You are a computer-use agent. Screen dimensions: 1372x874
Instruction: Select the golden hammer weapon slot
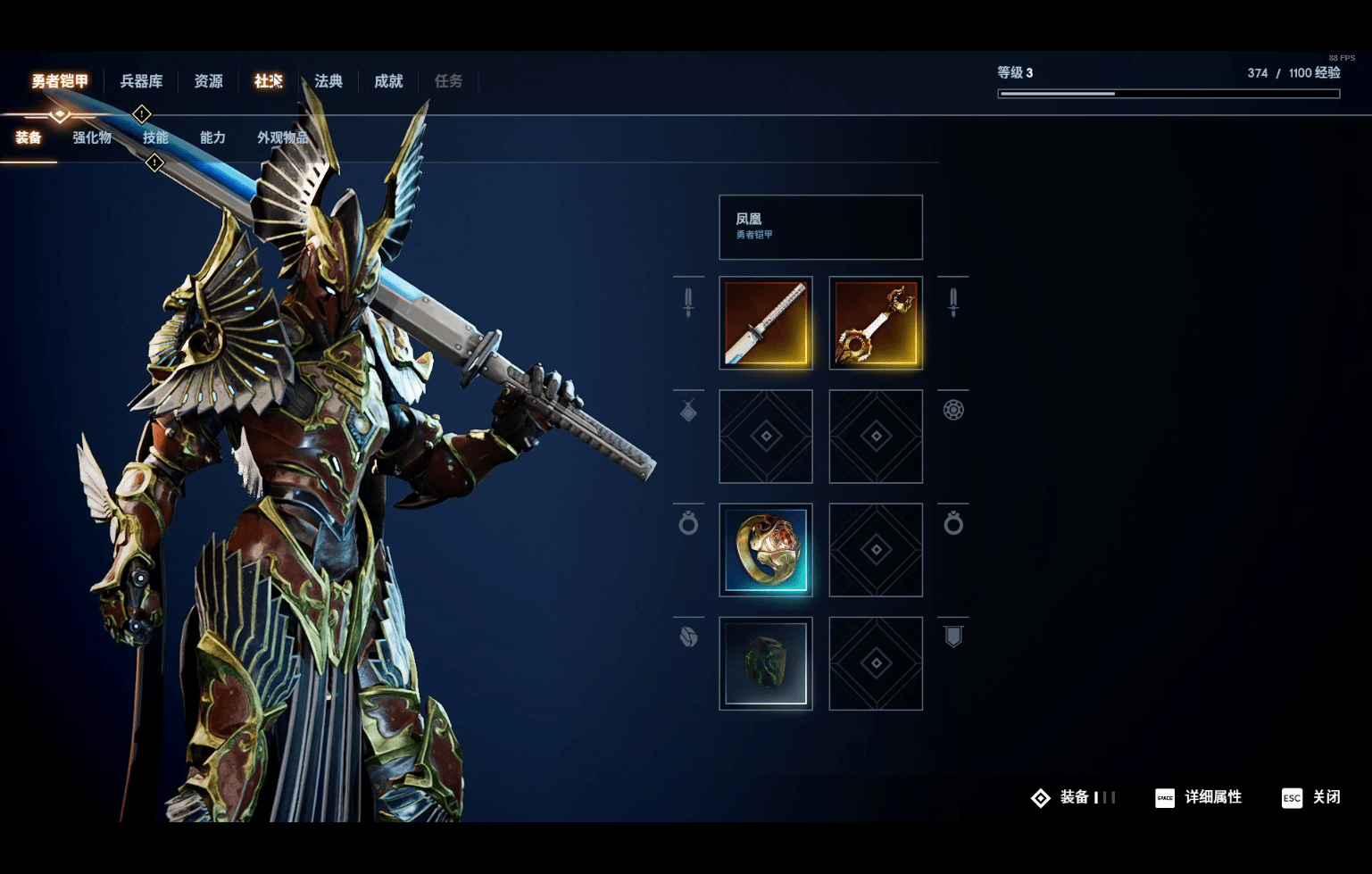[x=876, y=323]
